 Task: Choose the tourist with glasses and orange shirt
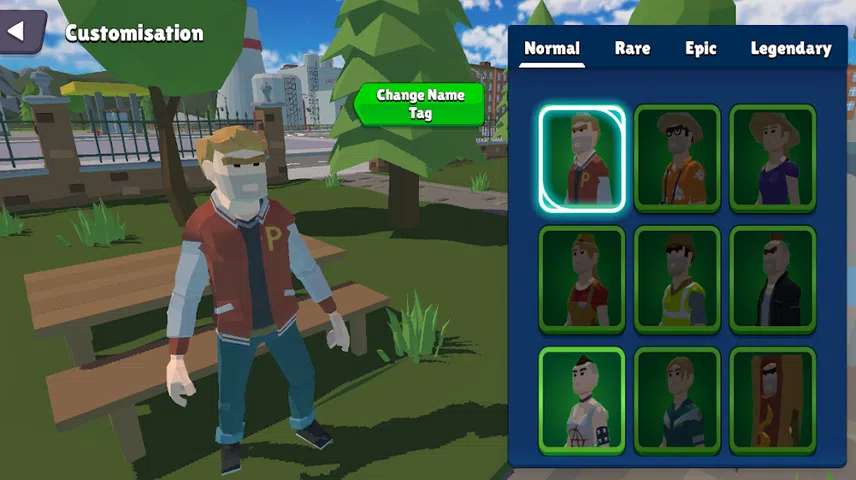click(x=677, y=159)
